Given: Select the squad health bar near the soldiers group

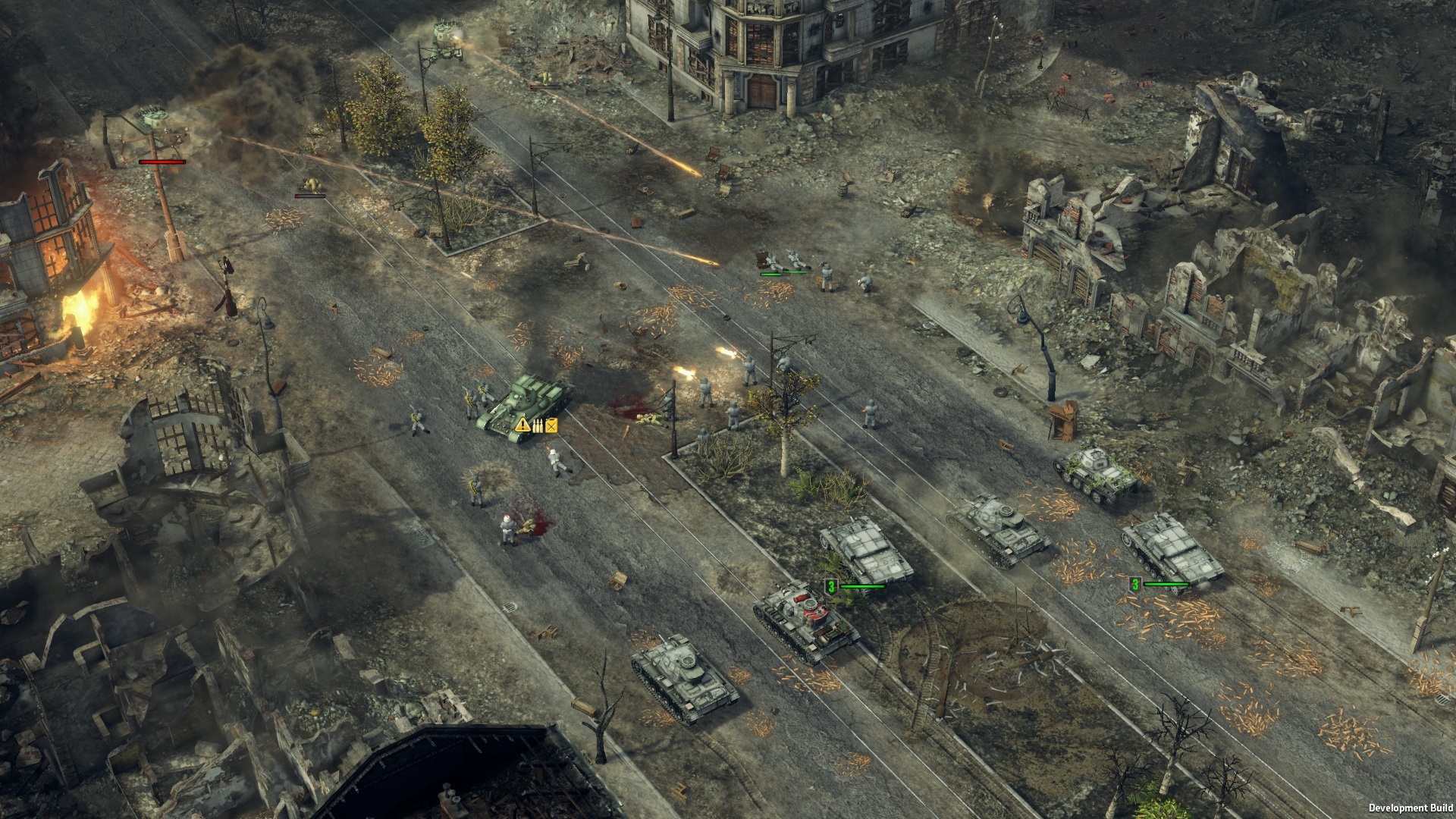Looking at the screenshot, I should (771, 274).
